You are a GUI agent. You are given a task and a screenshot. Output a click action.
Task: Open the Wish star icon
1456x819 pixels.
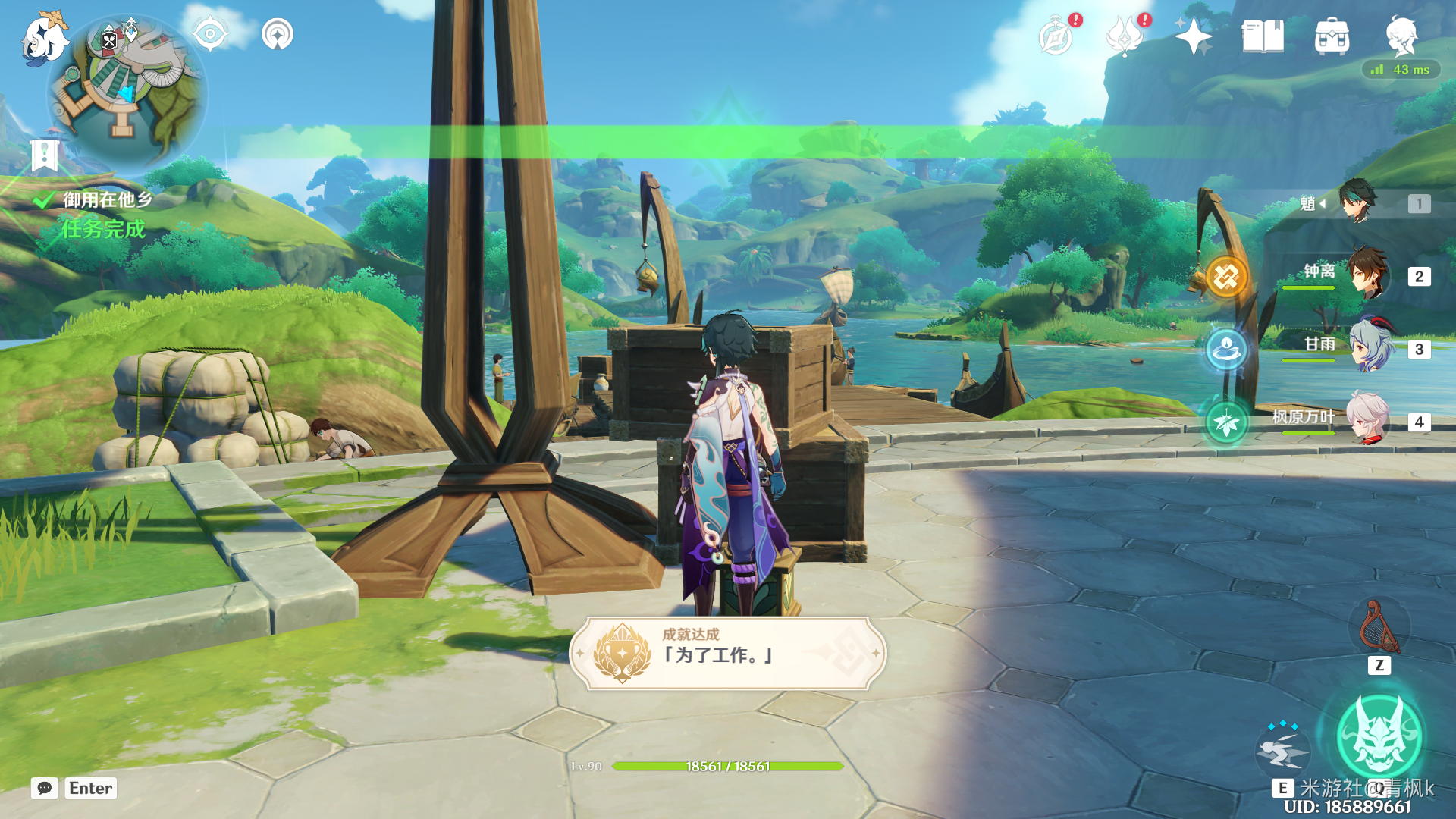pos(1193,36)
